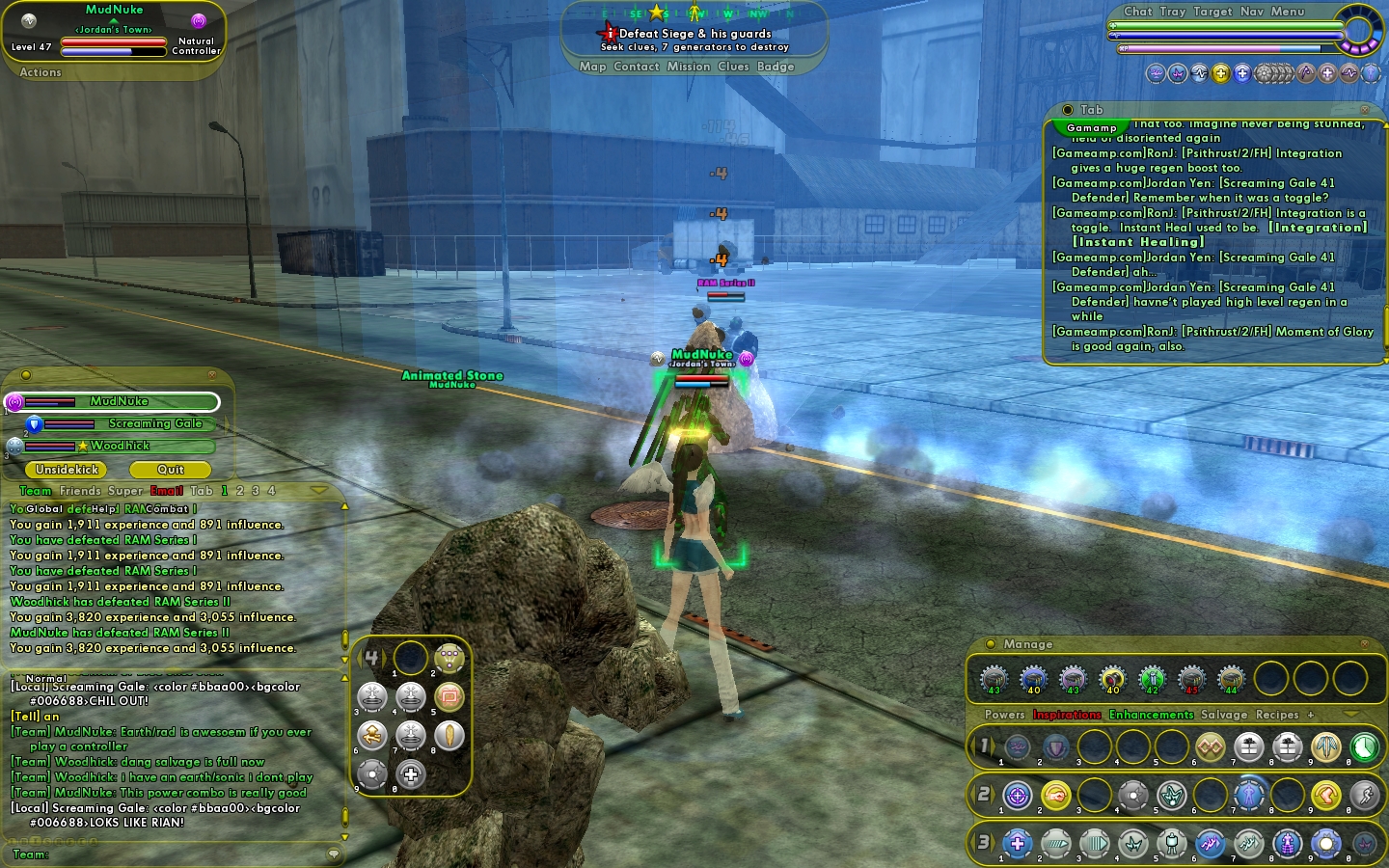This screenshot has width=1389, height=868.
Task: Show the Mission details
Action: pyautogui.click(x=688, y=67)
